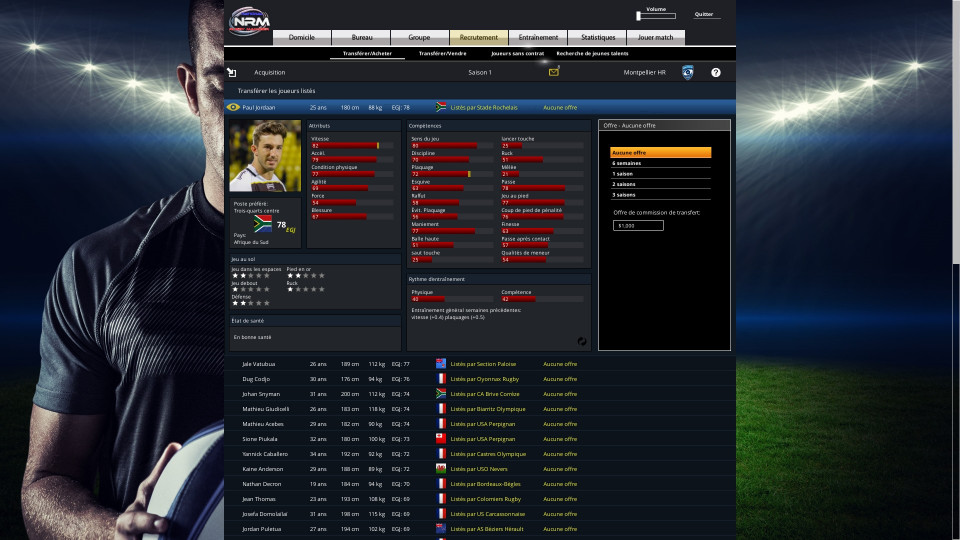The width and height of the screenshot is (960, 540).
Task: Switch to Transférer/Vendre sub-tab
Action: tap(442, 53)
